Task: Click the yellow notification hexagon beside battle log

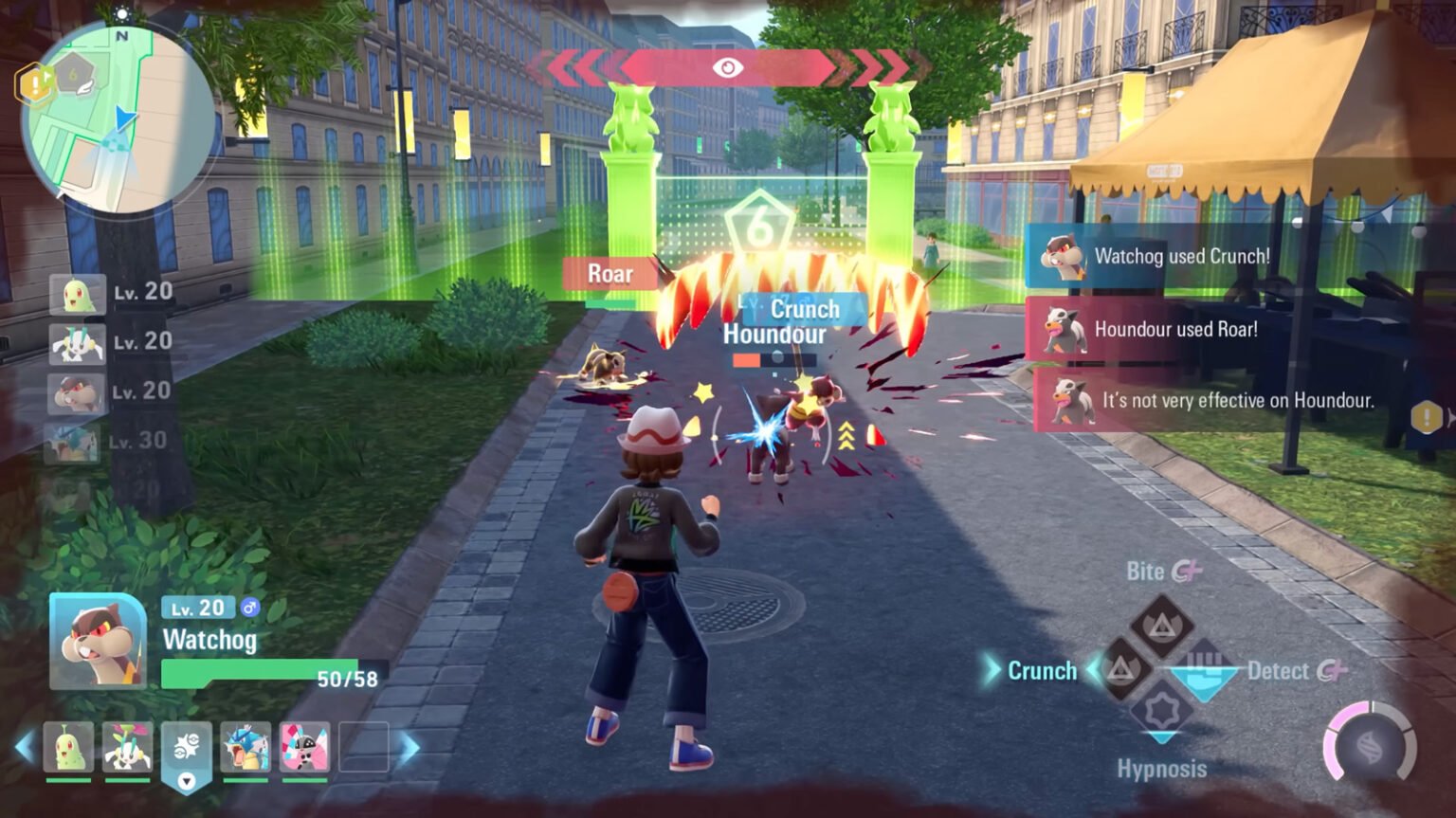Action: pyautogui.click(x=1427, y=416)
